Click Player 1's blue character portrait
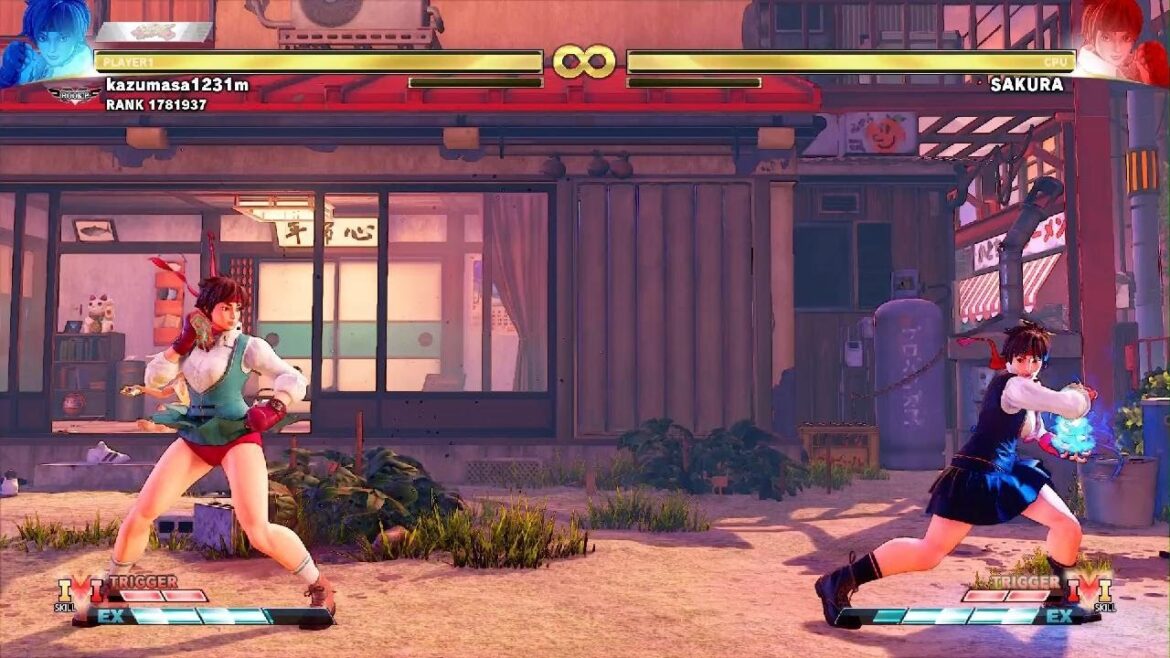The height and width of the screenshot is (658, 1170). pyautogui.click(x=45, y=40)
